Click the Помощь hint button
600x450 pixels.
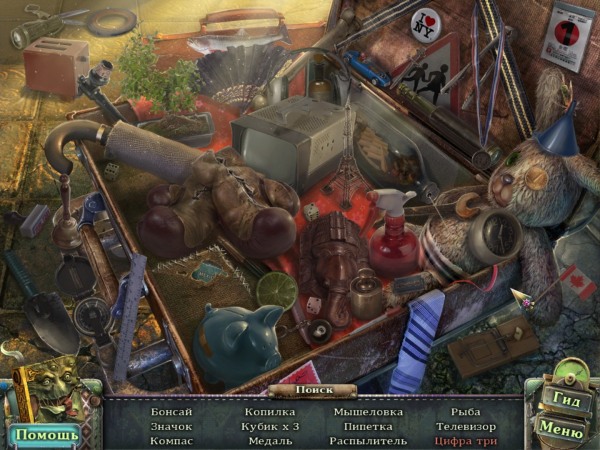pyautogui.click(x=45, y=434)
